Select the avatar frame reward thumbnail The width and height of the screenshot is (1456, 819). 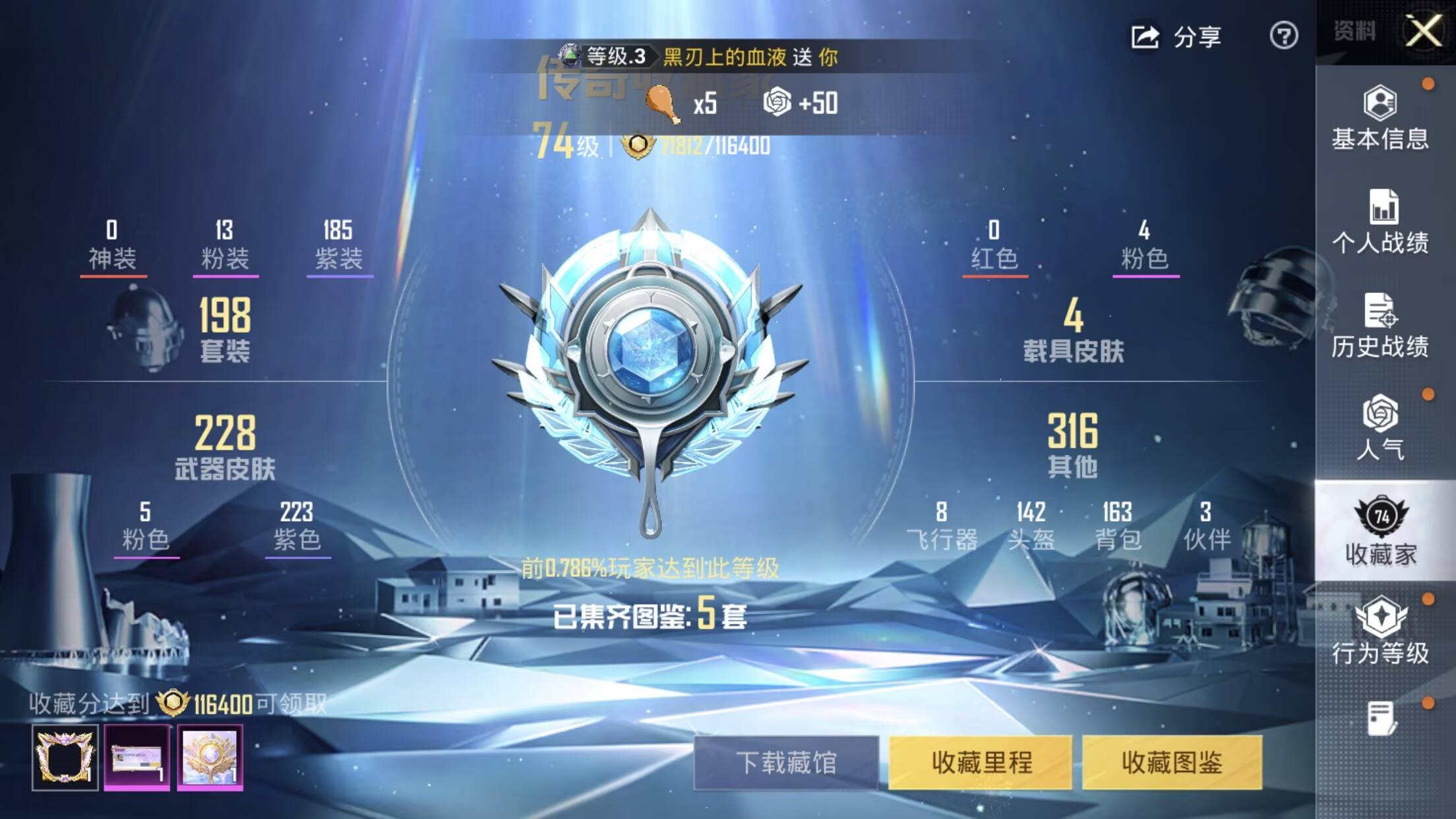pos(65,757)
